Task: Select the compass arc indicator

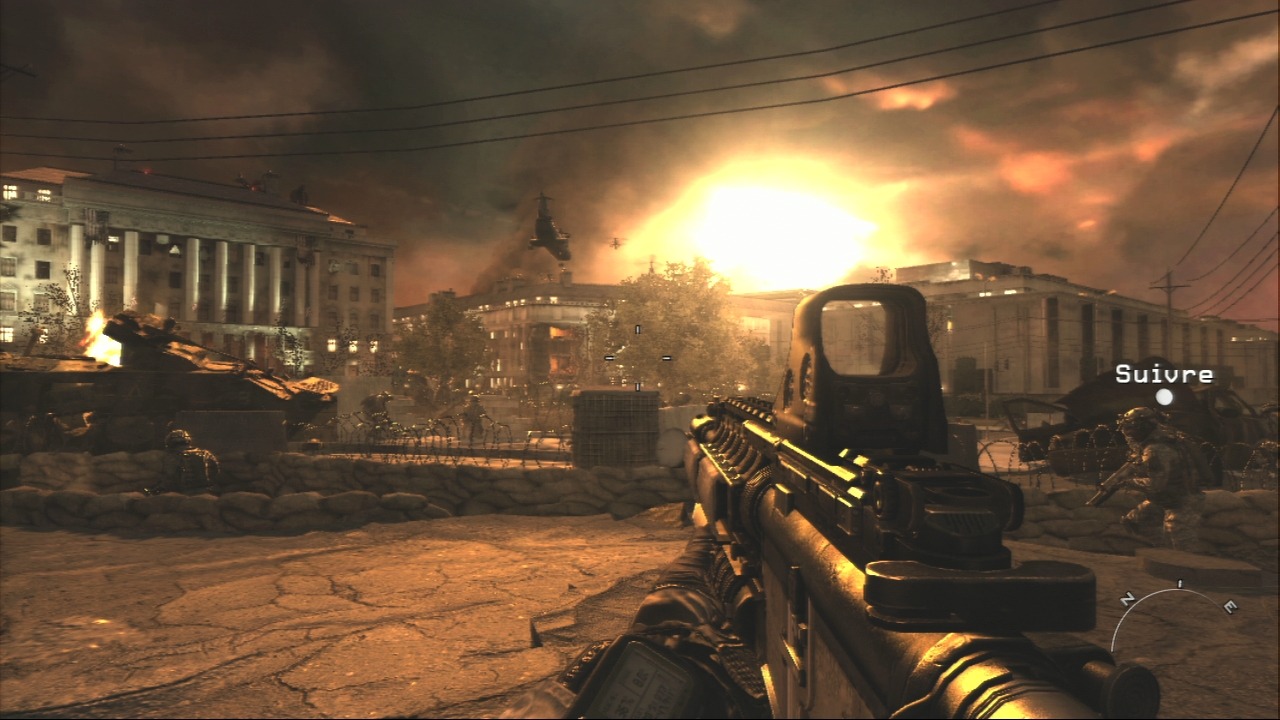Action: click(x=1174, y=604)
